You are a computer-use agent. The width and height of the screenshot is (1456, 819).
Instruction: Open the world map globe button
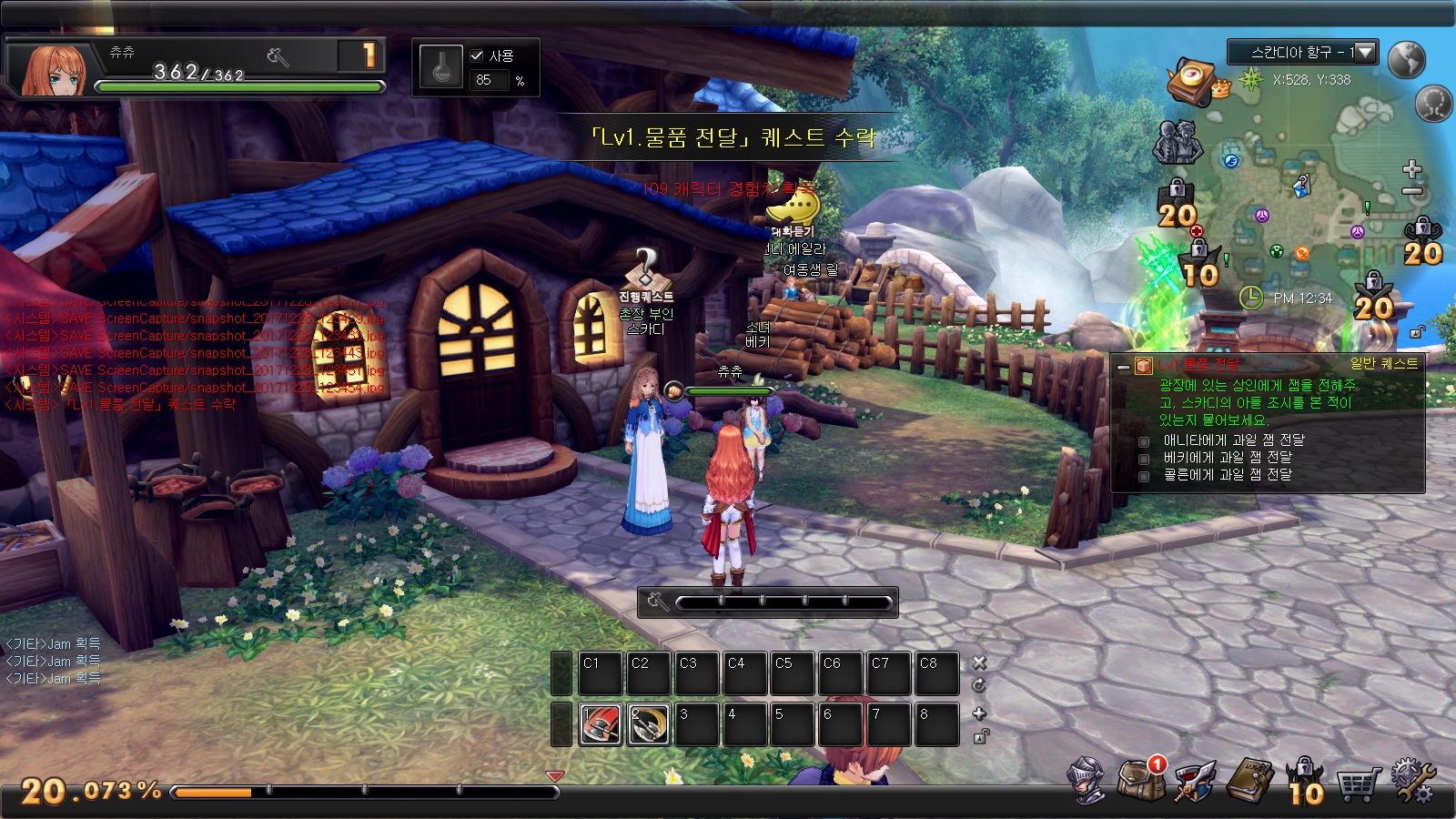(x=1407, y=59)
